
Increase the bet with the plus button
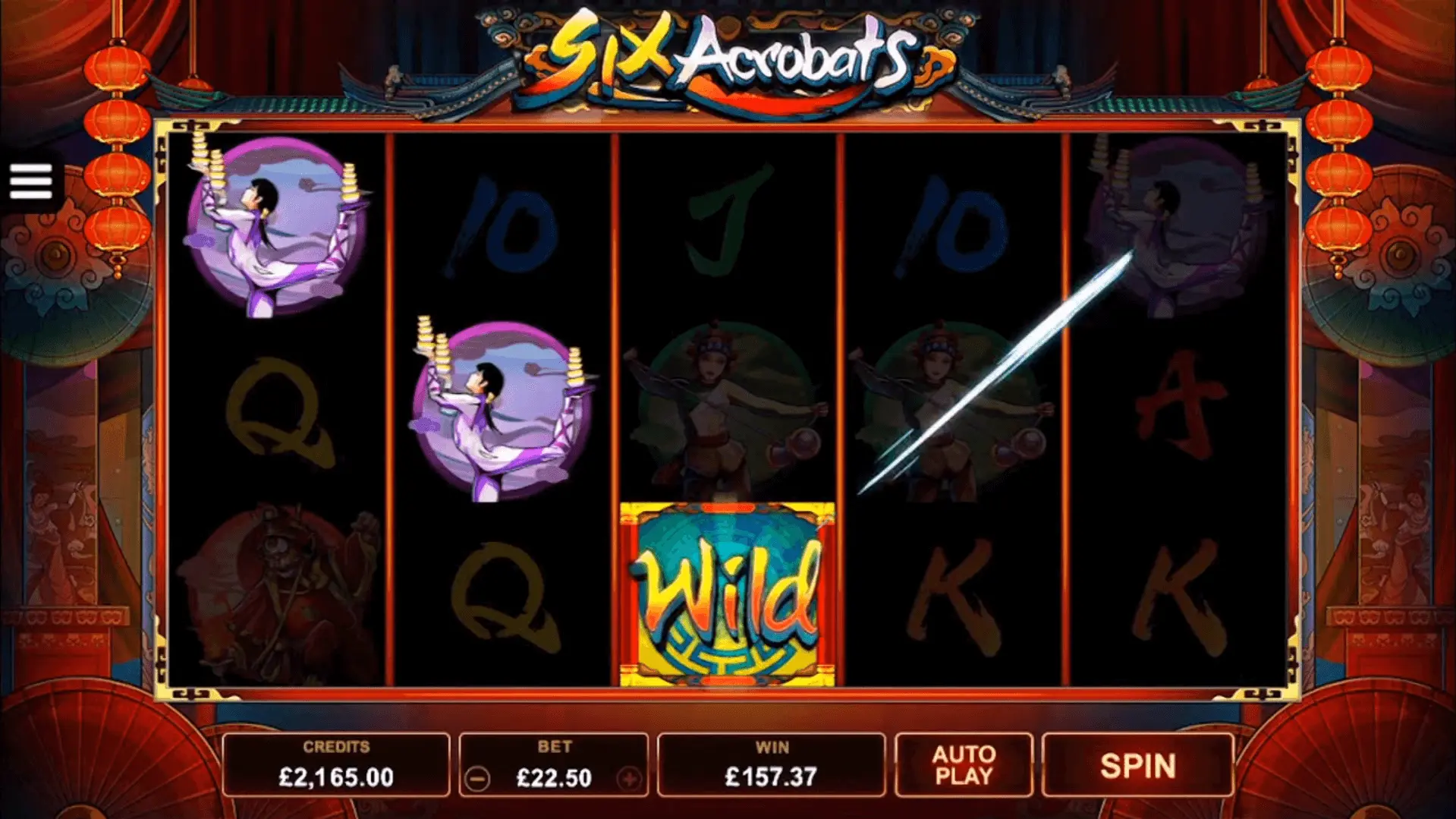629,779
